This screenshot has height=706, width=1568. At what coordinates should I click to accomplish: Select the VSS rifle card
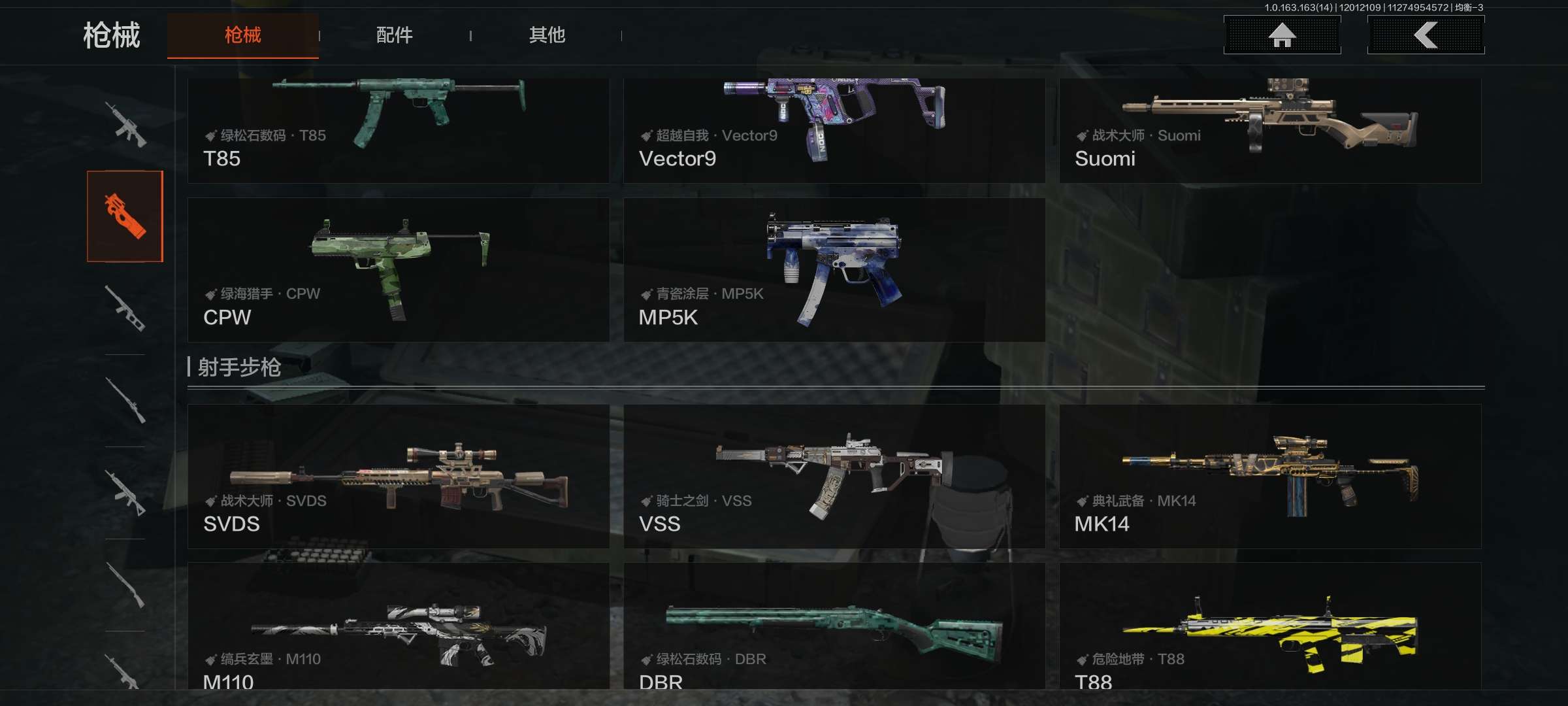pyautogui.click(x=834, y=477)
